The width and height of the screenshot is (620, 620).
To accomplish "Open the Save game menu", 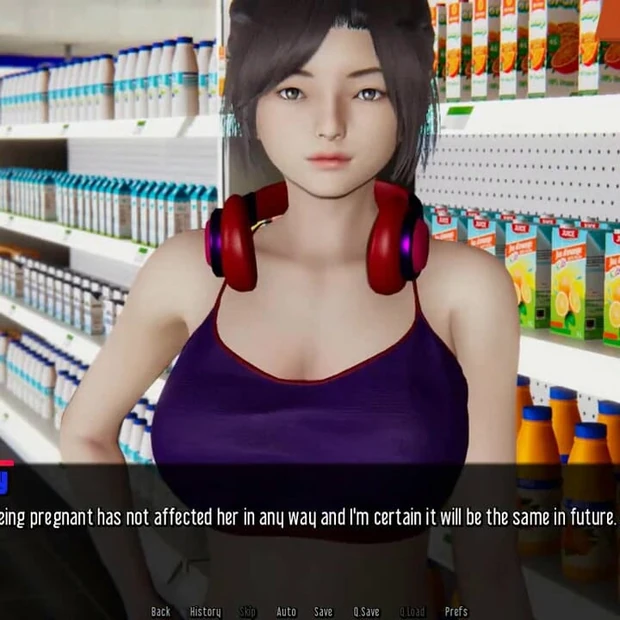I will 323,611.
